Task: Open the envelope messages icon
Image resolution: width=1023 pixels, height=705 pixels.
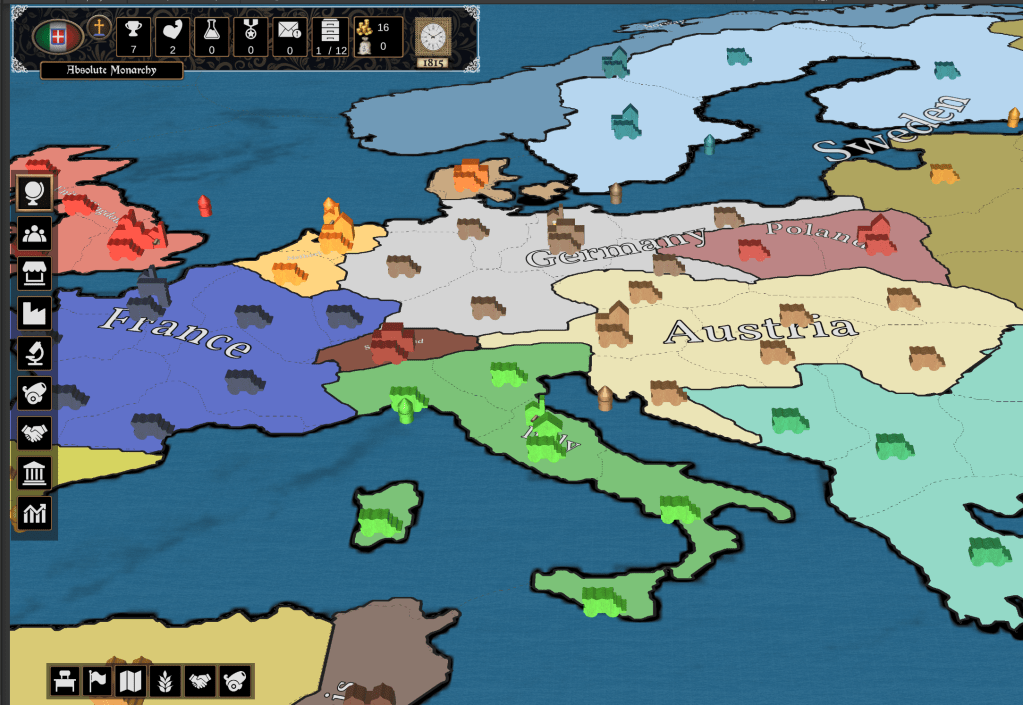Action: coord(290,36)
